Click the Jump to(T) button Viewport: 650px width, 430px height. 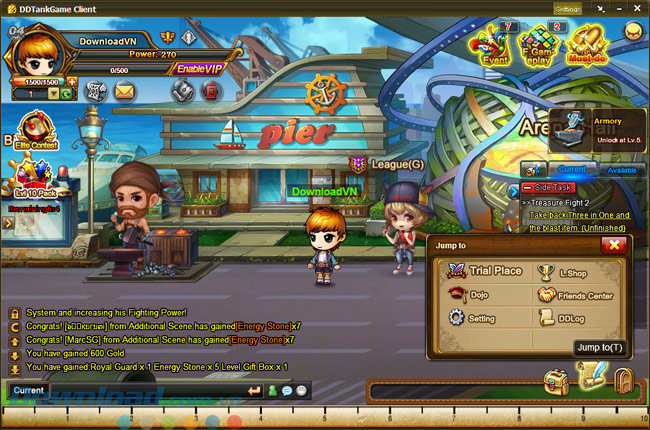click(600, 348)
